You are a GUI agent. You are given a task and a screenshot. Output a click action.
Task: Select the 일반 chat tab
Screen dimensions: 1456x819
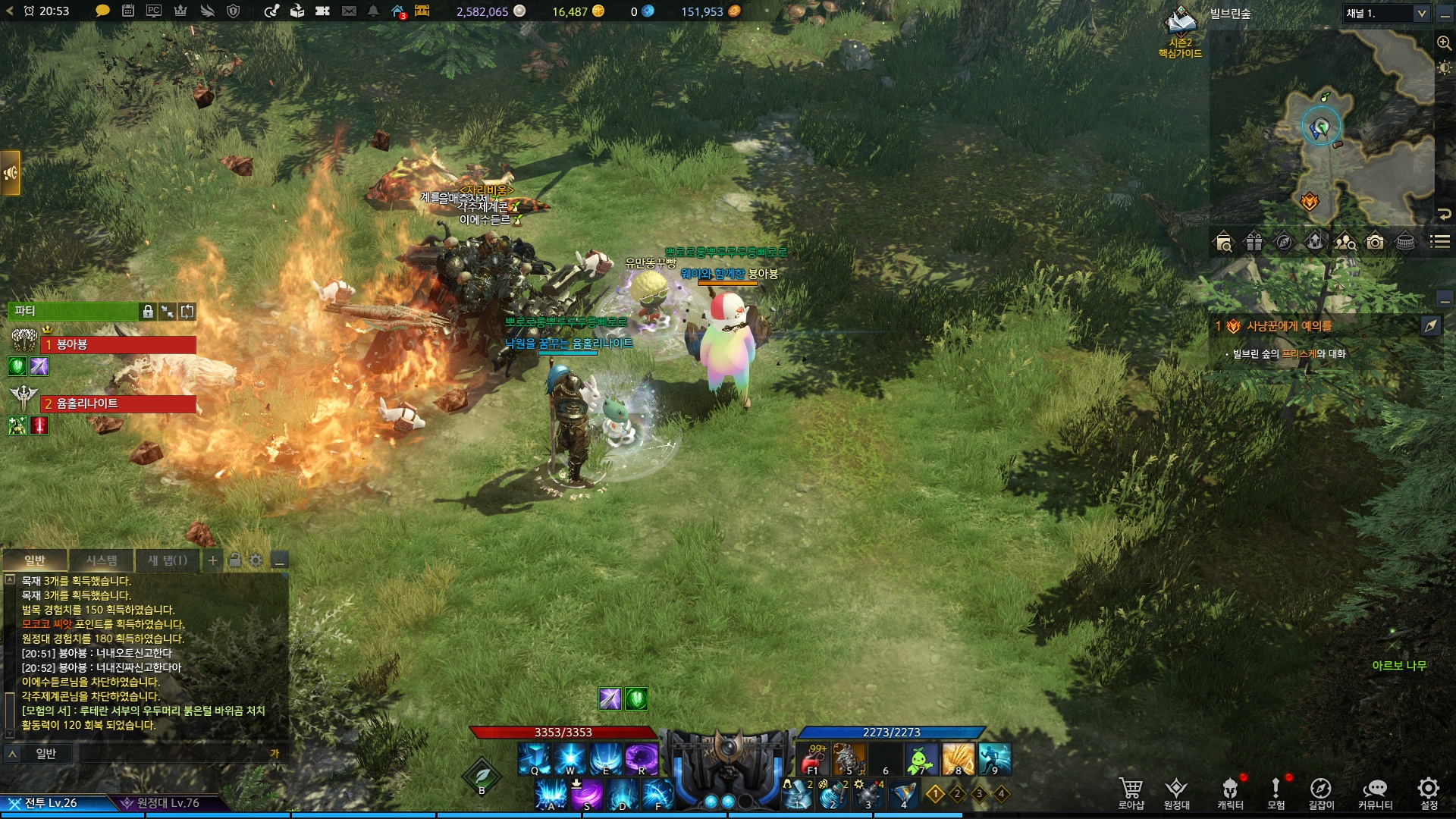(35, 560)
